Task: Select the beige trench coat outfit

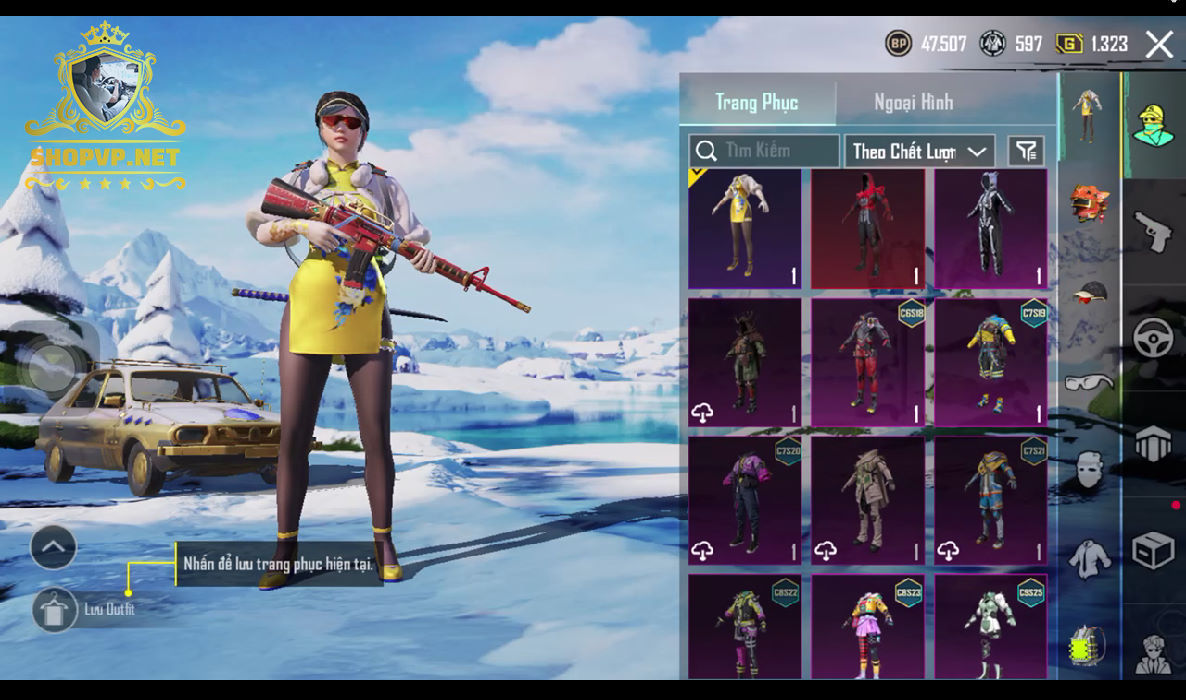Action: (867, 499)
